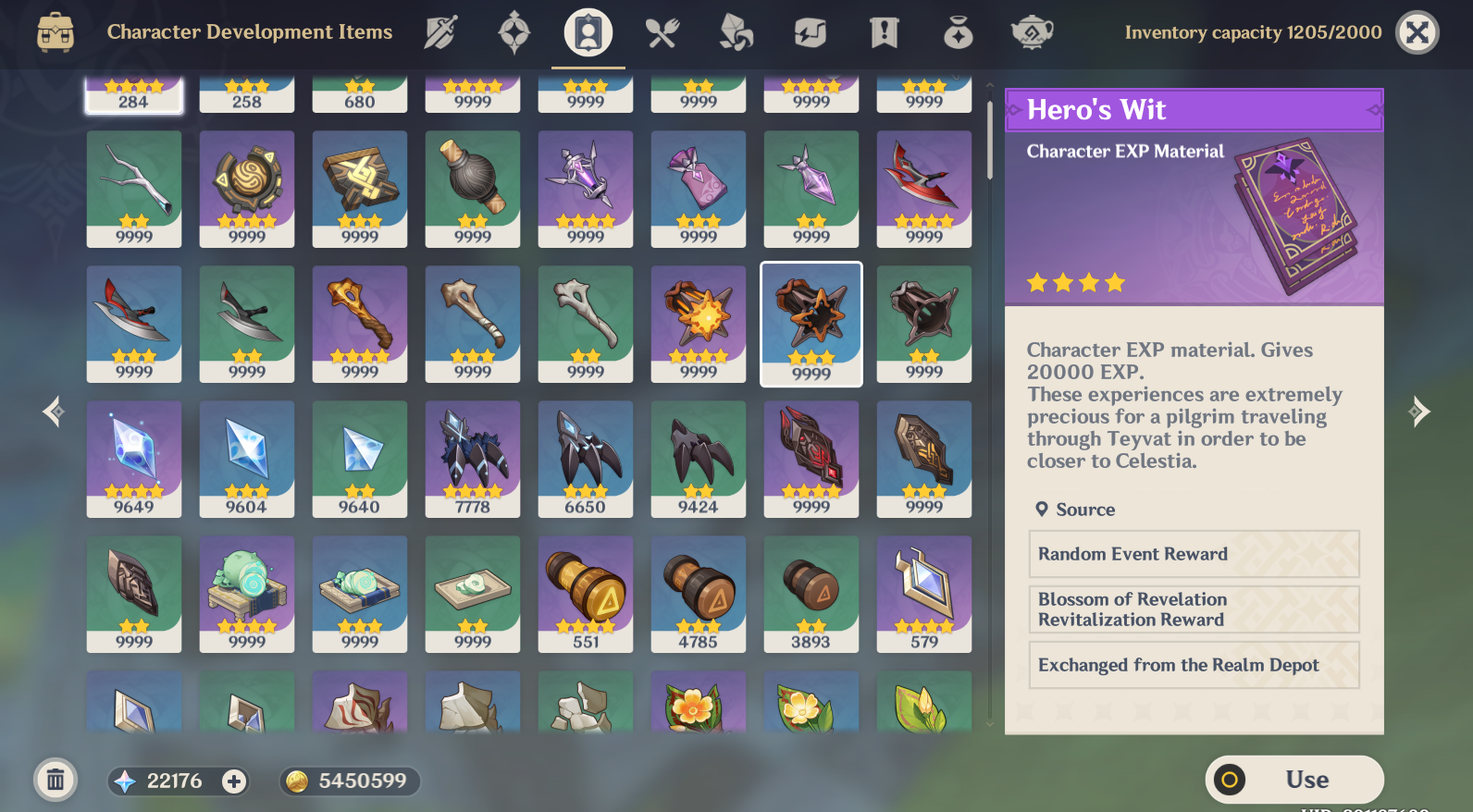The height and width of the screenshot is (812, 1473).
Task: Click the Random Event Reward source entry
Action: click(x=1194, y=554)
